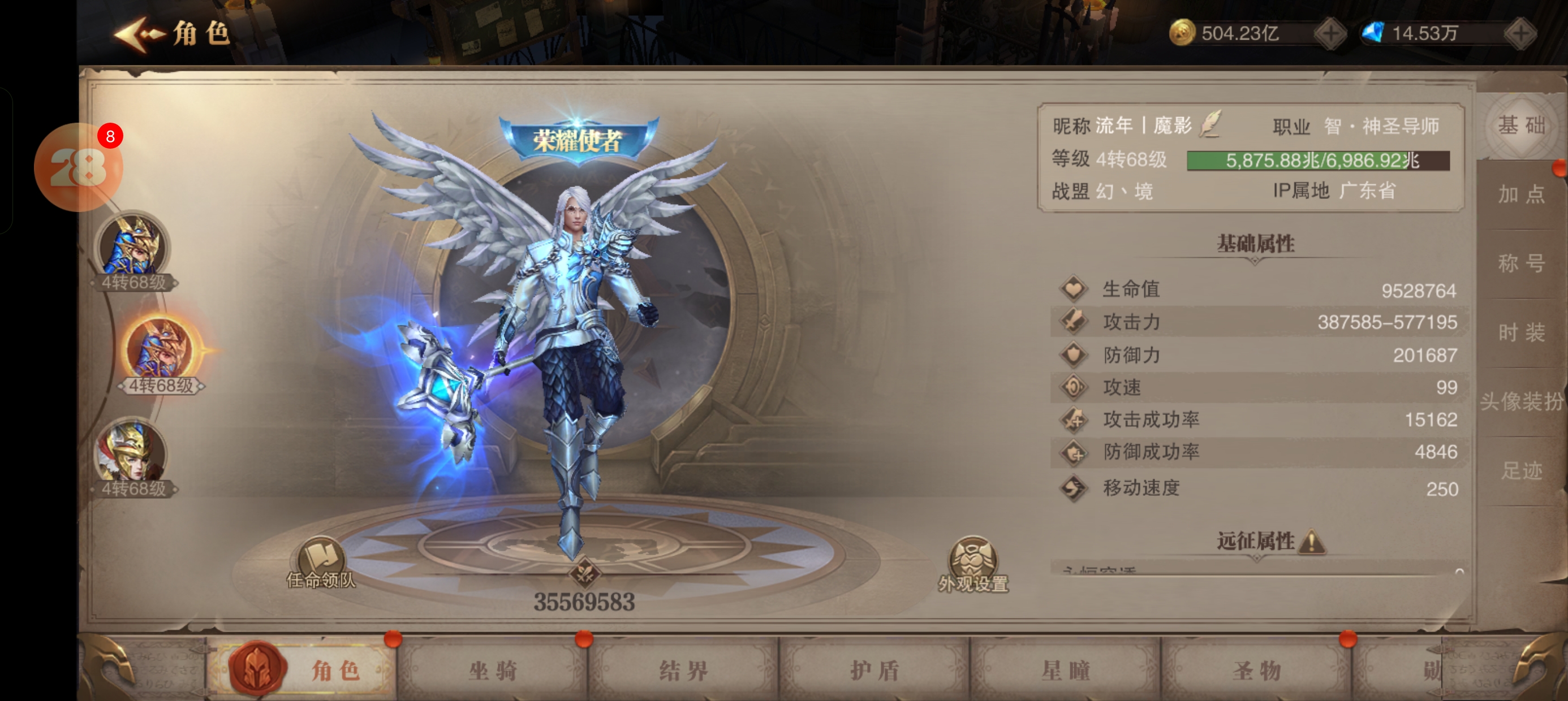The image size is (1568, 701).
Task: Open the 结界 bottom tab
Action: tap(683, 670)
